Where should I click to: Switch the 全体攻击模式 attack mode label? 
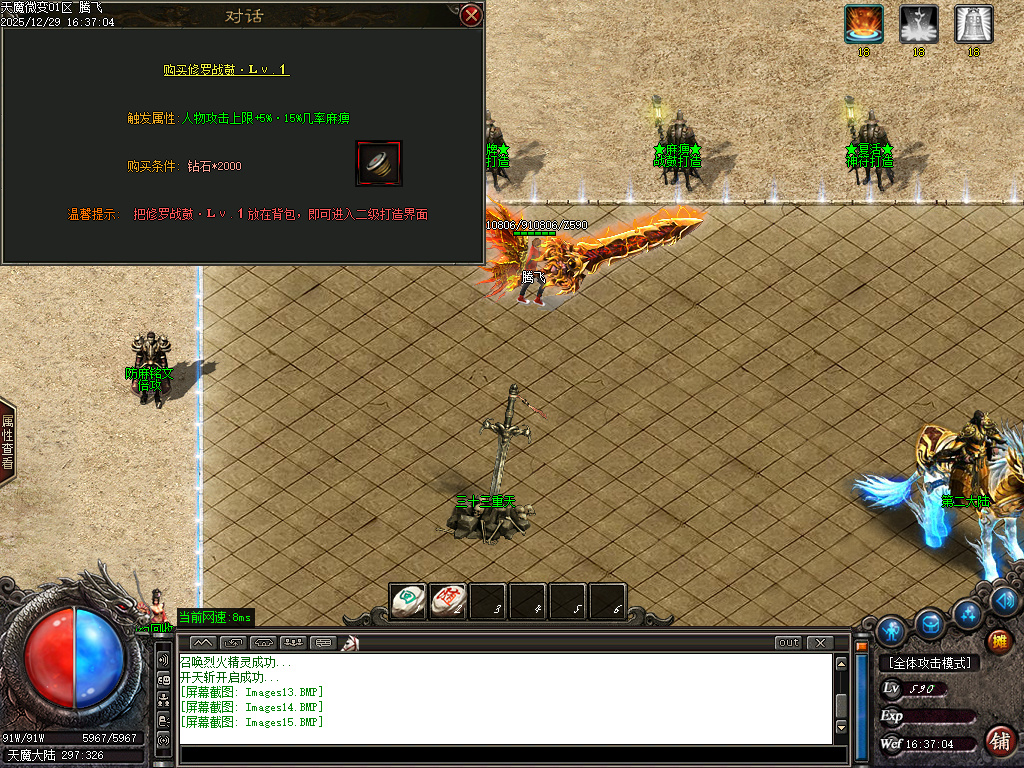pyautogui.click(x=928, y=663)
